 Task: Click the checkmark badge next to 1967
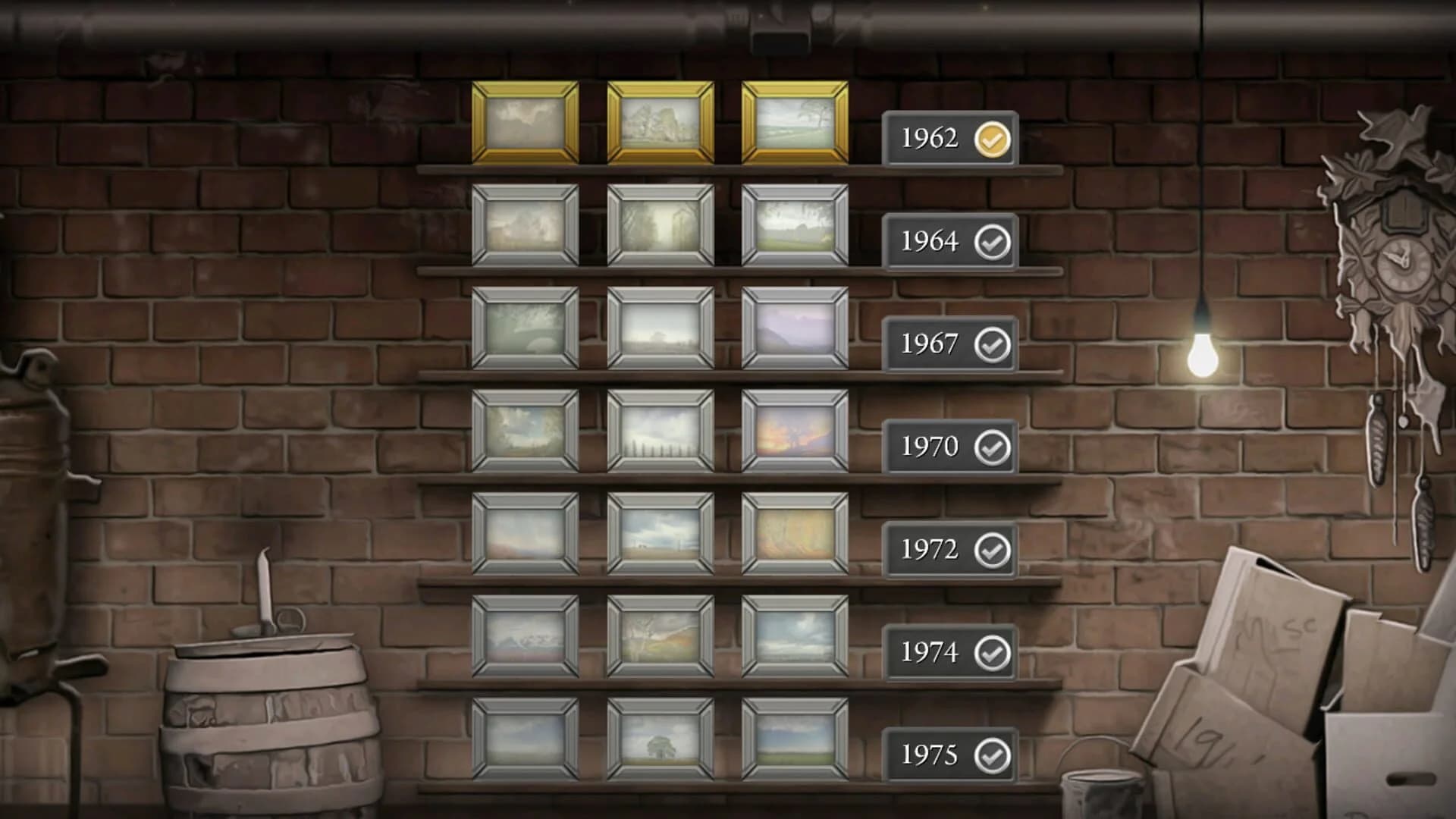point(993,344)
